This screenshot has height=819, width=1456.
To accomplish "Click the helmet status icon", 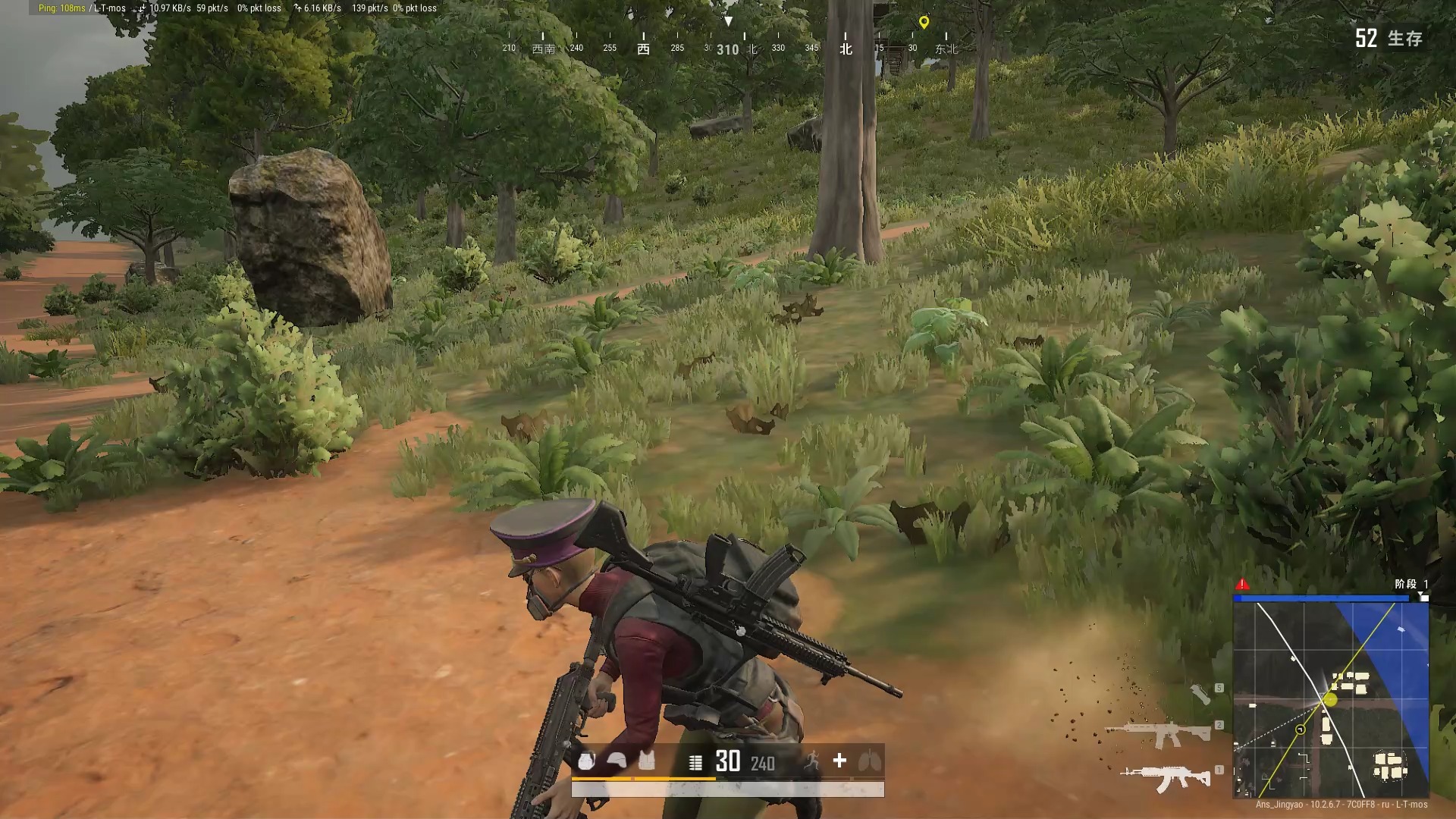I will click(x=617, y=761).
